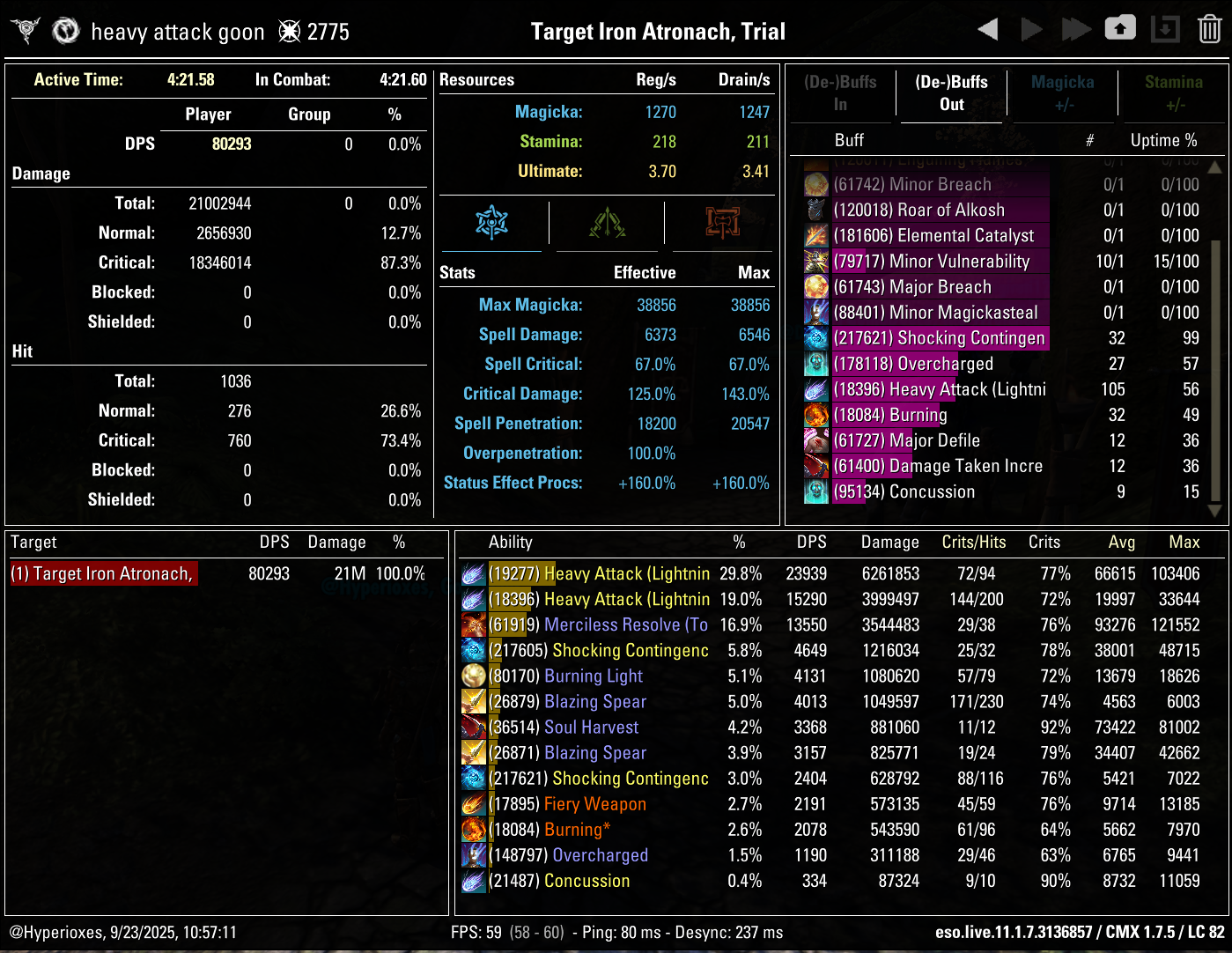The width and height of the screenshot is (1232, 953).
Task: Switch to the (De-)Buffs In tab
Action: [x=841, y=92]
